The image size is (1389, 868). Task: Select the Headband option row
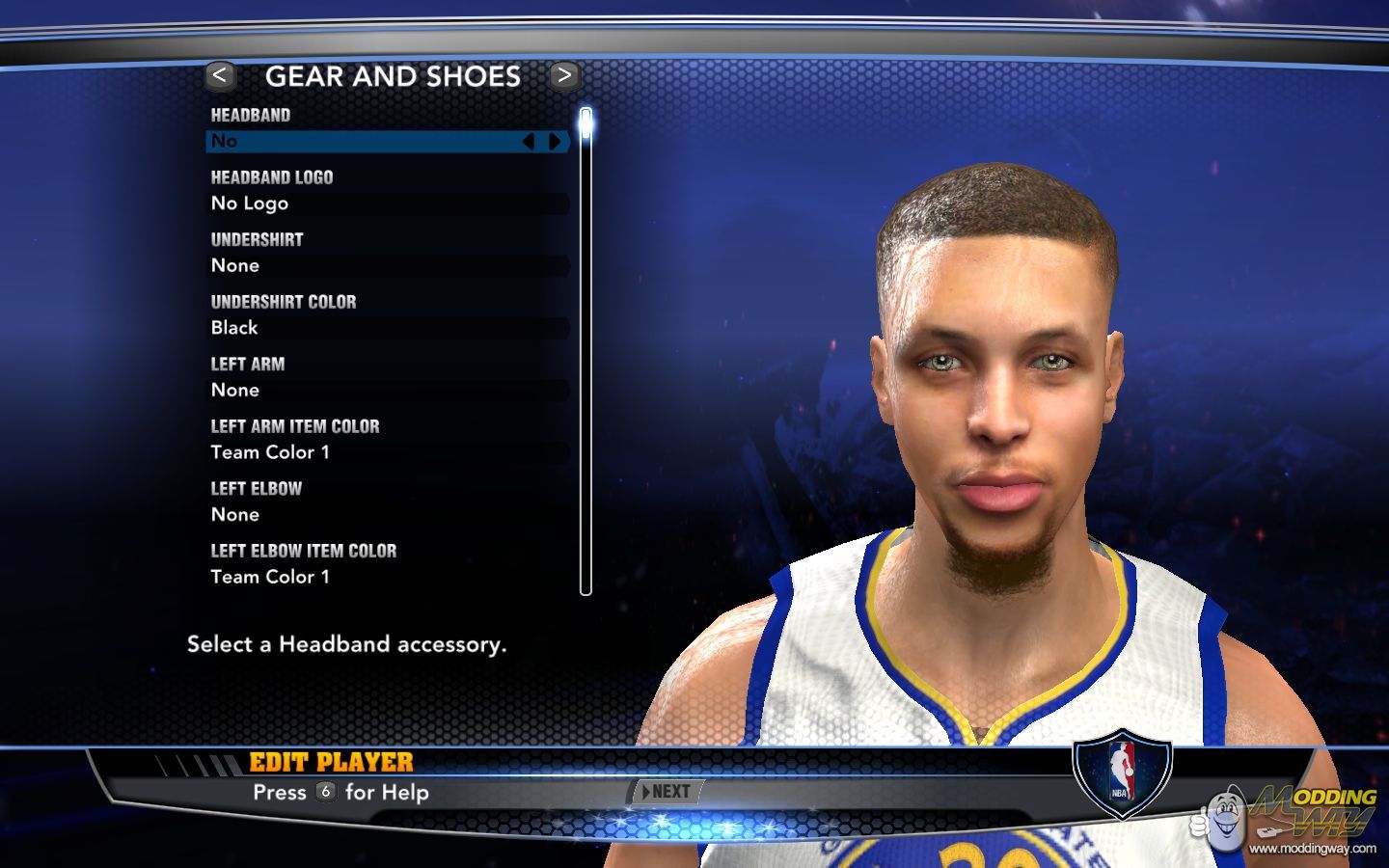pos(367,142)
